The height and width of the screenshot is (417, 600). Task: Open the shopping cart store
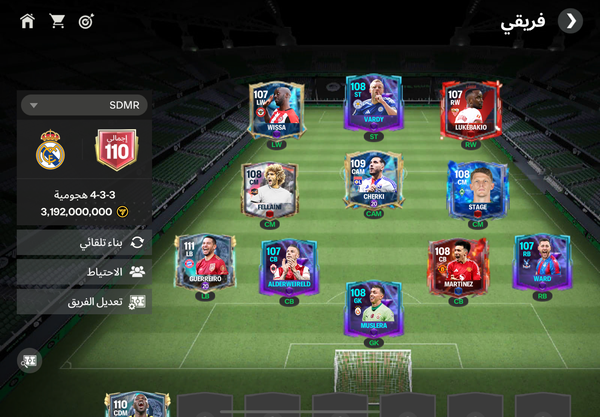(x=56, y=21)
